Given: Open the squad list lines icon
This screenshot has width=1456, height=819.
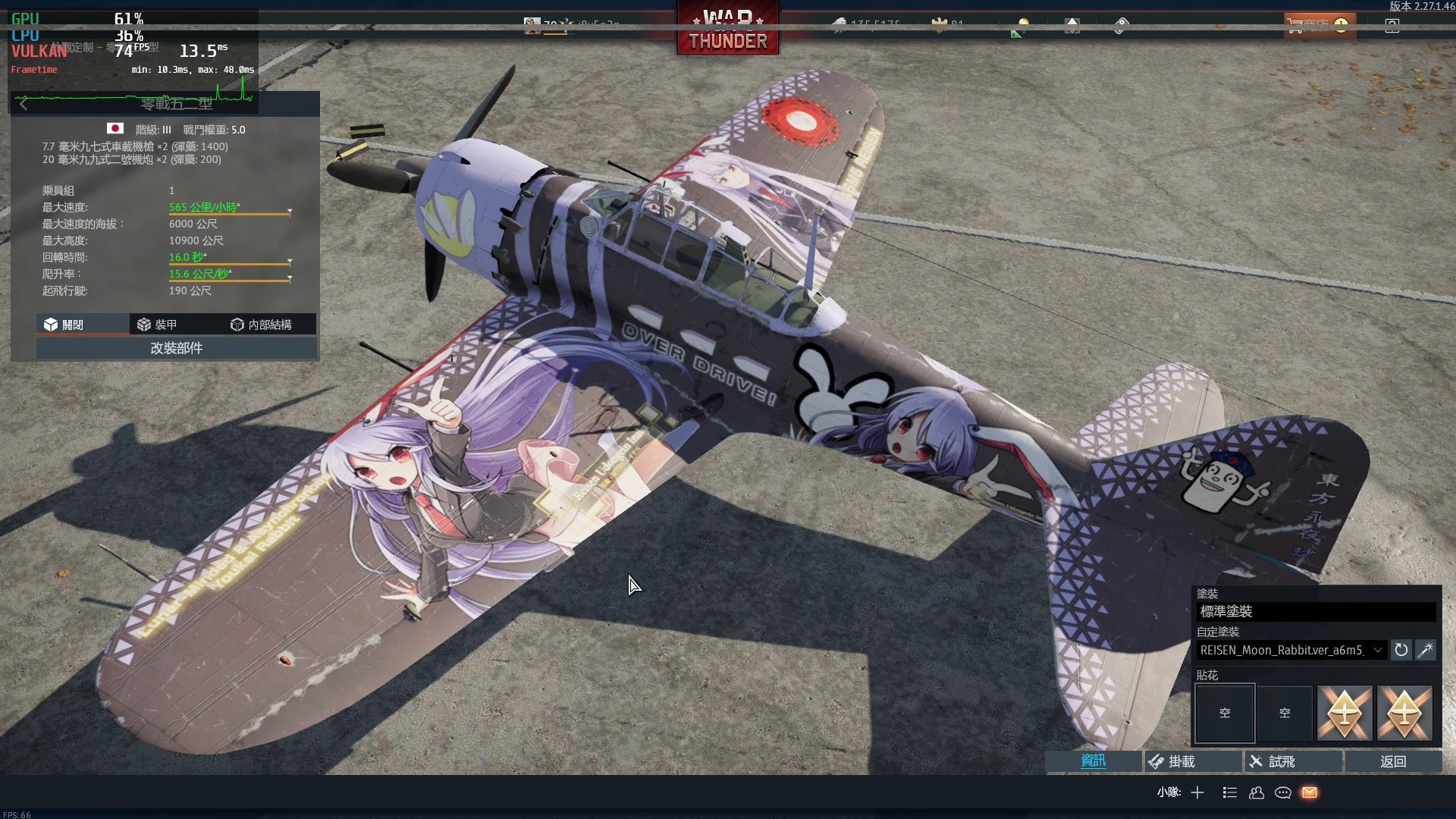Looking at the screenshot, I should coord(1230,792).
